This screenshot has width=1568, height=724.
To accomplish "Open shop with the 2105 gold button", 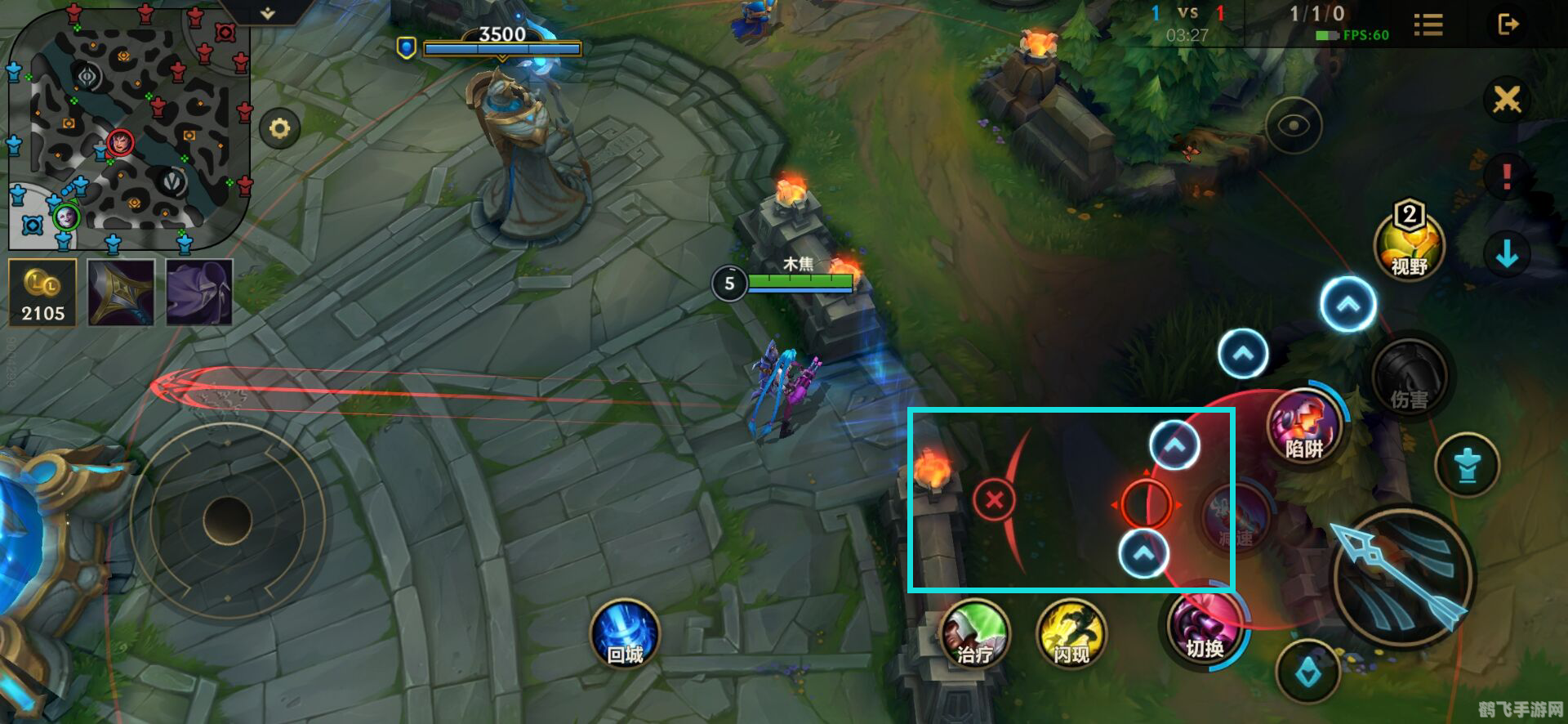I will click(42, 293).
